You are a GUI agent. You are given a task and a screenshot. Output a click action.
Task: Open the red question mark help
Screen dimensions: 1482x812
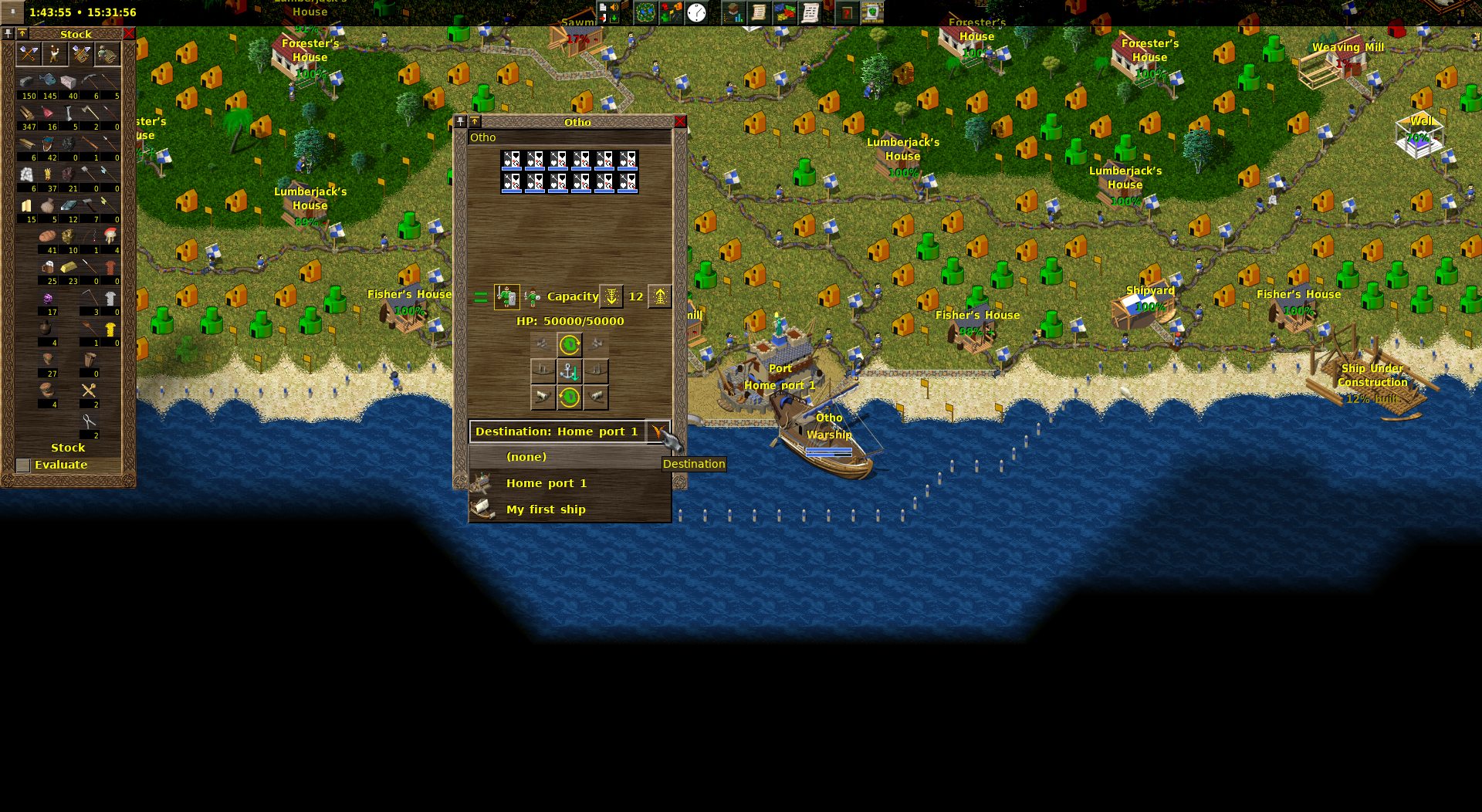tap(847, 12)
